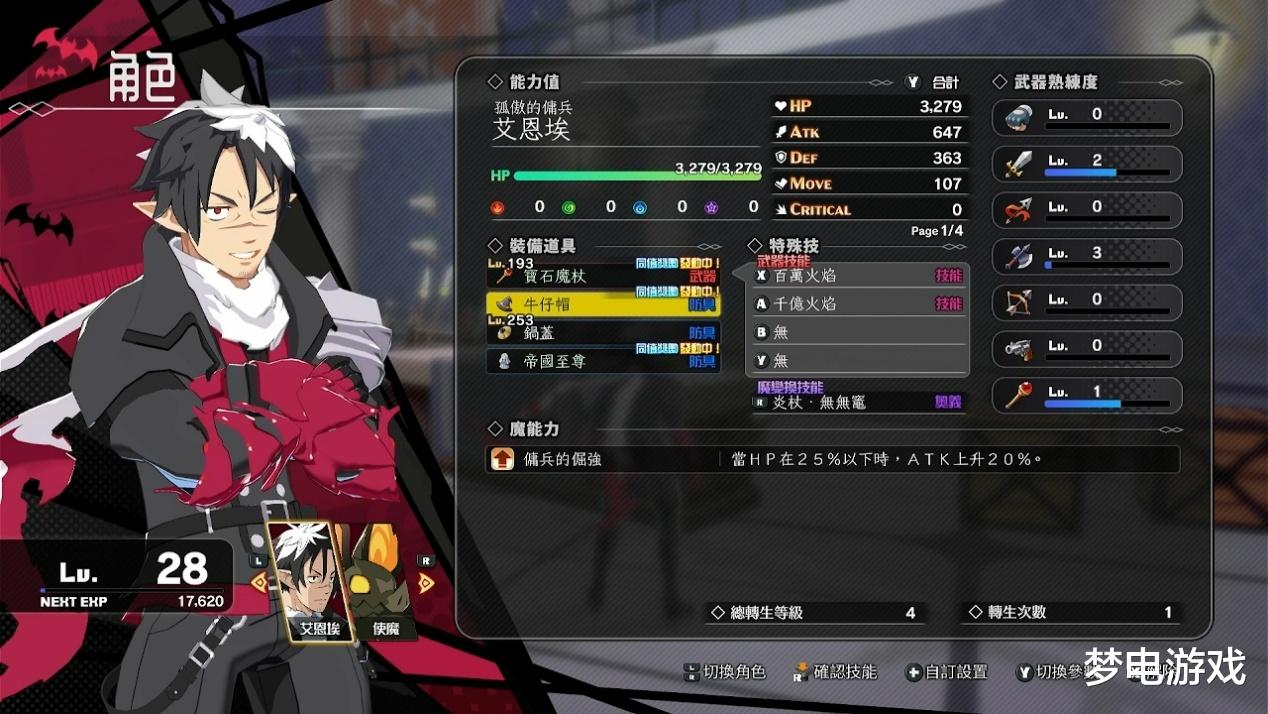Switch to the 使魔 portrait
This screenshot has height=714, width=1268.
coord(386,582)
